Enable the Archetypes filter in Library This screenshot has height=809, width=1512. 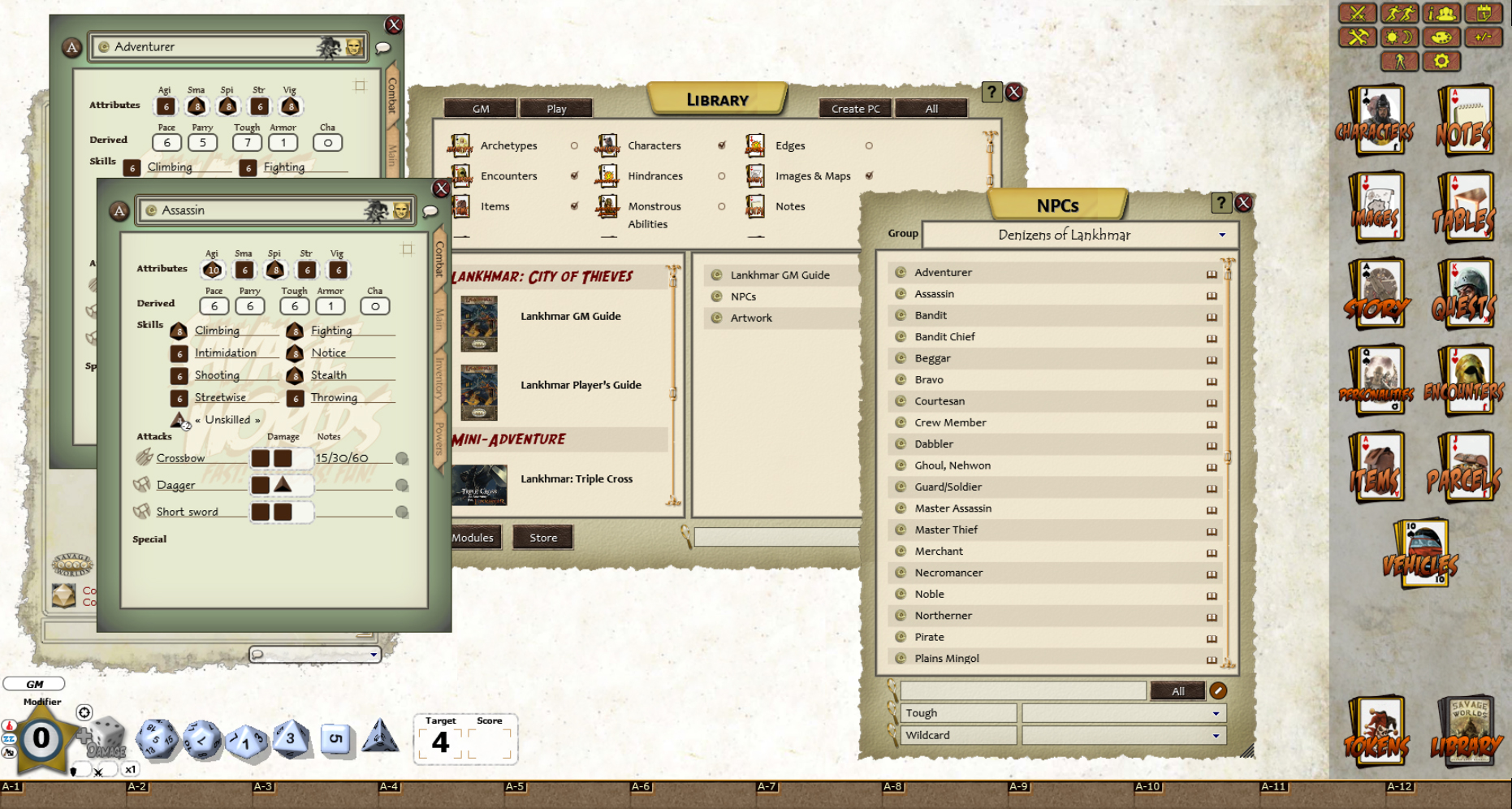pos(575,146)
